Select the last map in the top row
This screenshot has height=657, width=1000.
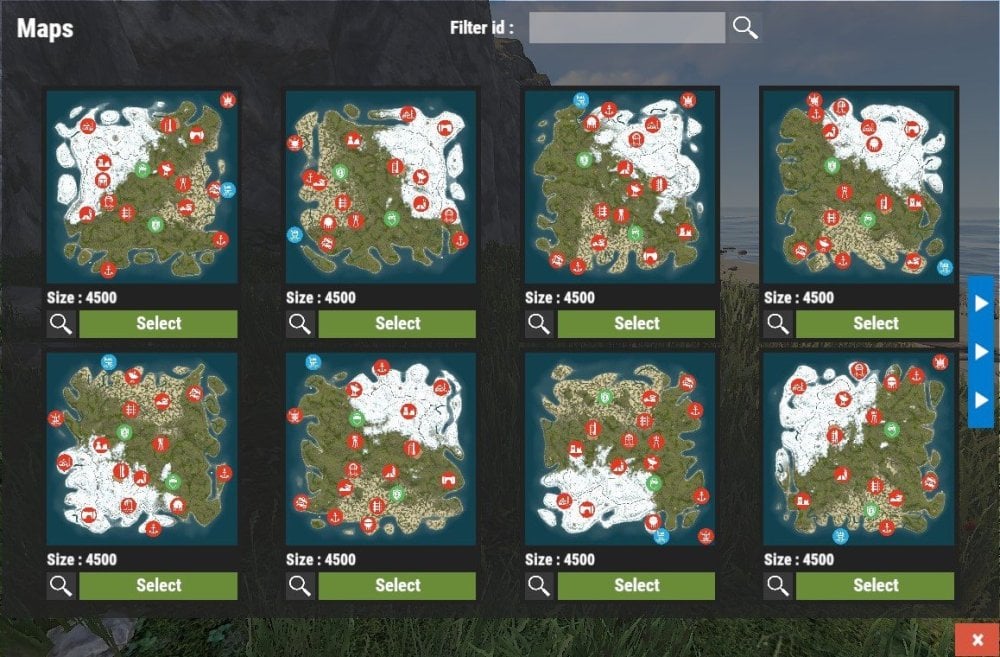[875, 324]
